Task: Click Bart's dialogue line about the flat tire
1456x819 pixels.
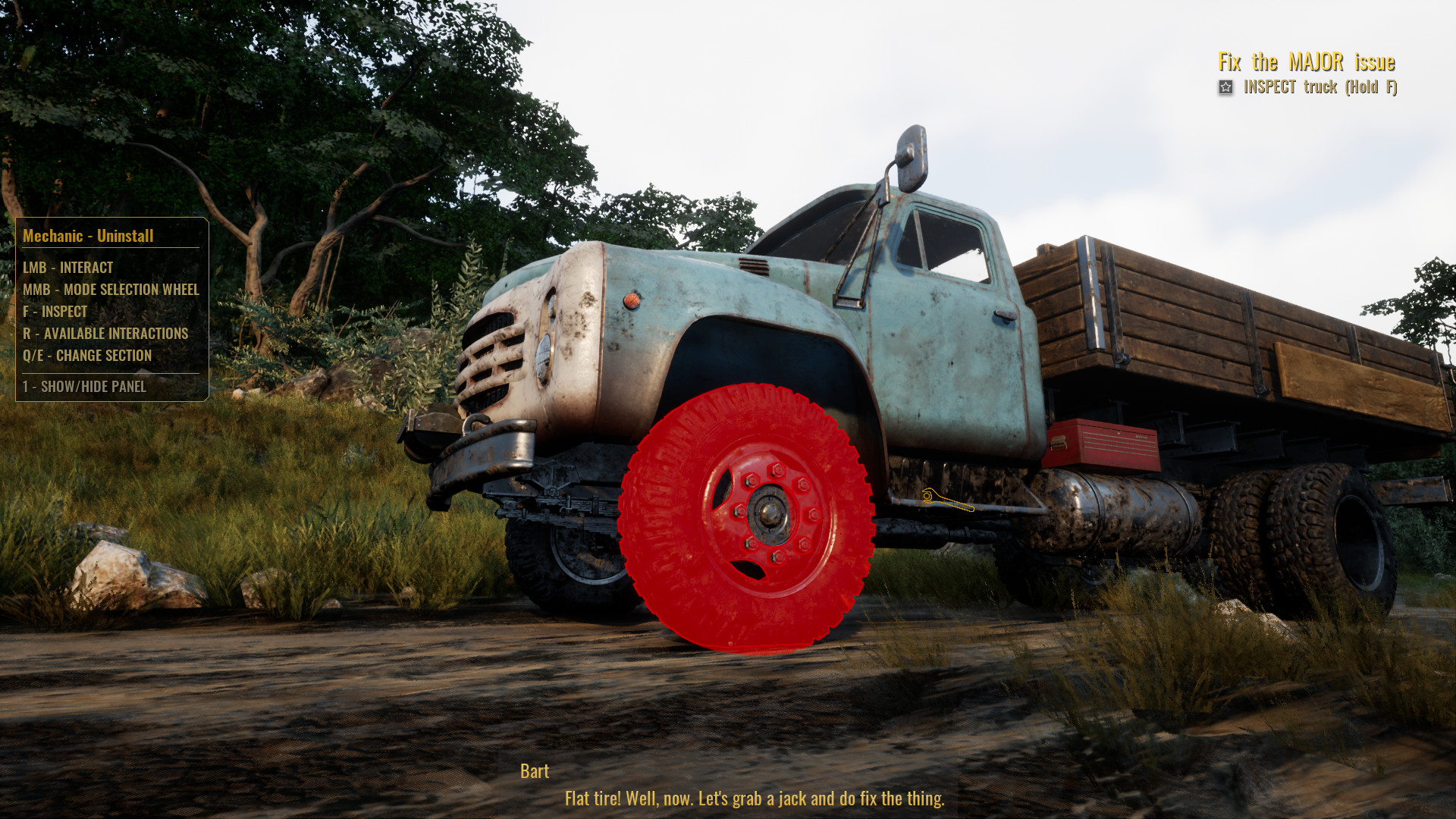Action: point(755,799)
